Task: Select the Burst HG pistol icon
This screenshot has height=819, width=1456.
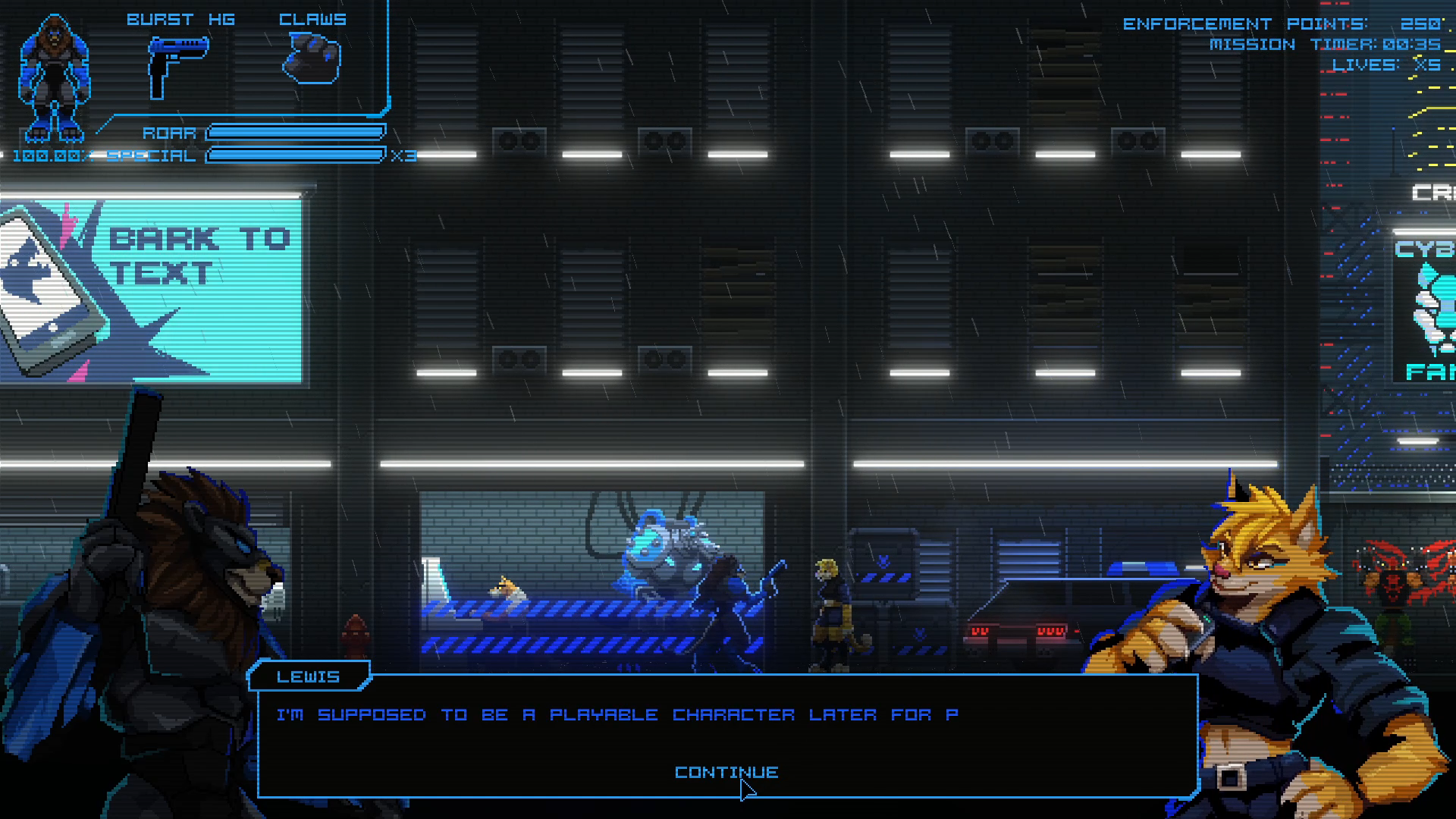Action: click(x=177, y=65)
